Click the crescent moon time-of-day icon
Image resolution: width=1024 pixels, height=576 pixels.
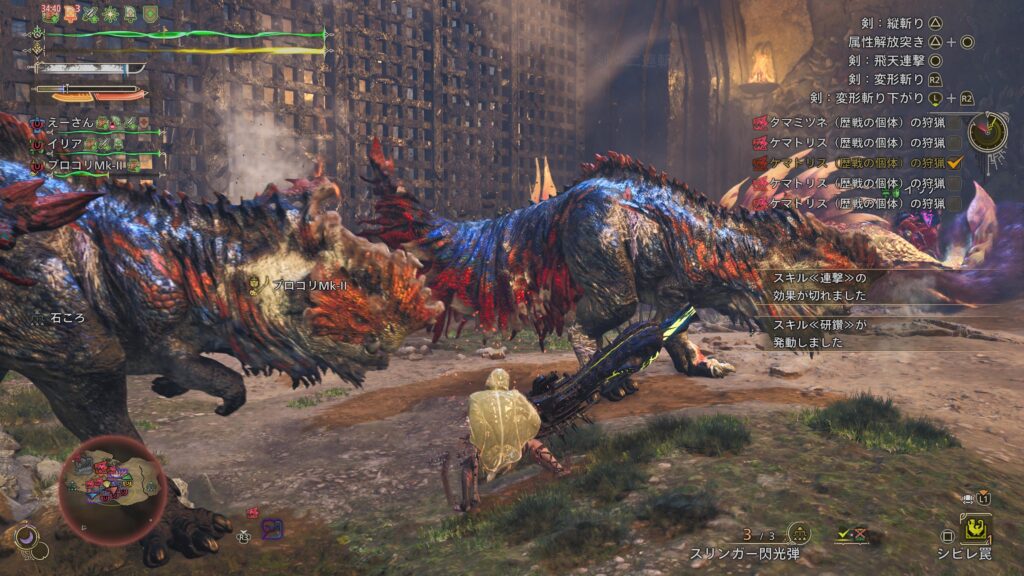29,539
